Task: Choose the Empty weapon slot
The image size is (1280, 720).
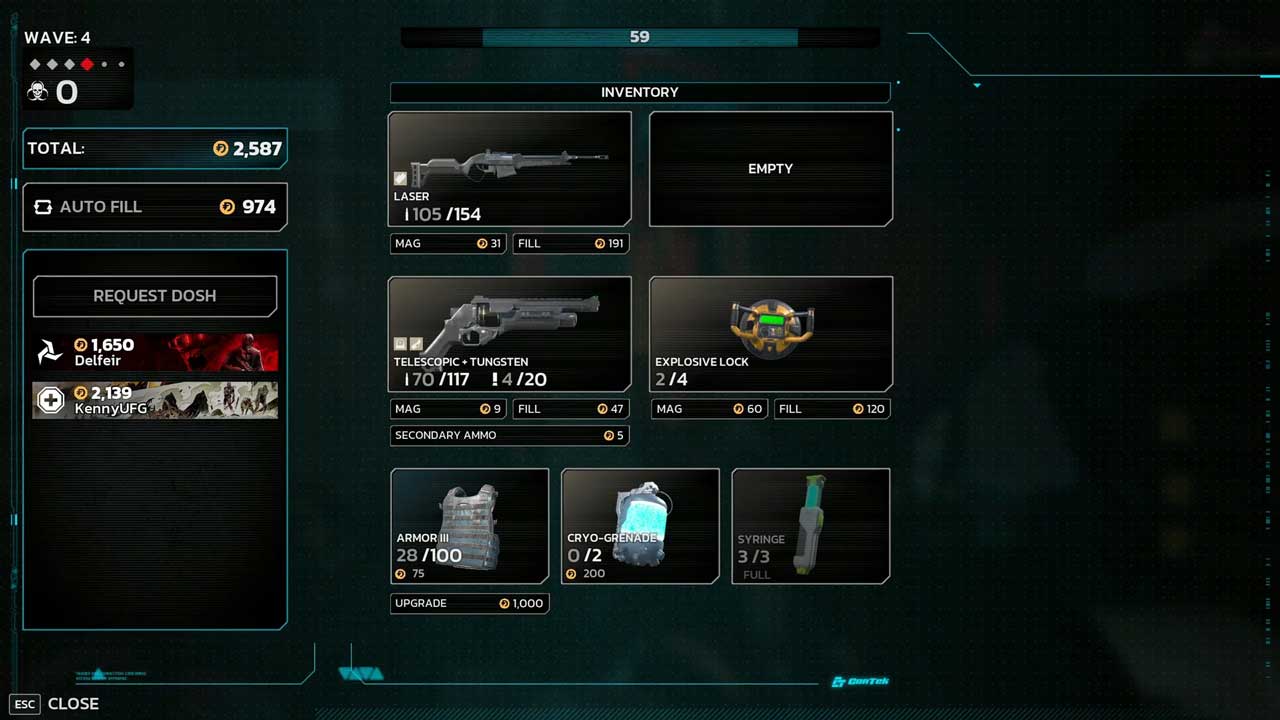Action: click(x=770, y=168)
